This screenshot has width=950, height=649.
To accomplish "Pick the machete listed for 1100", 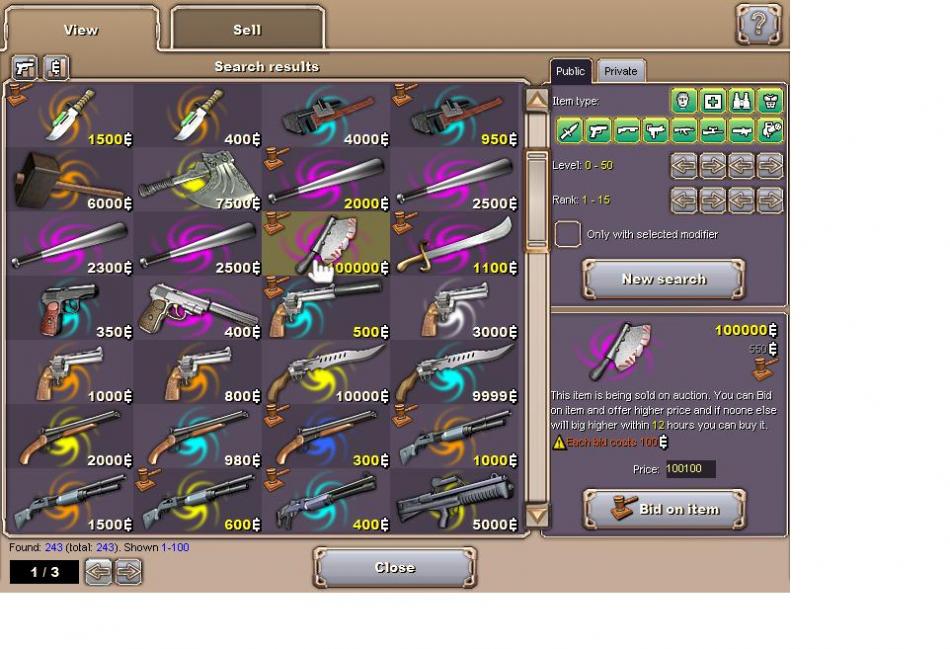I will [454, 244].
